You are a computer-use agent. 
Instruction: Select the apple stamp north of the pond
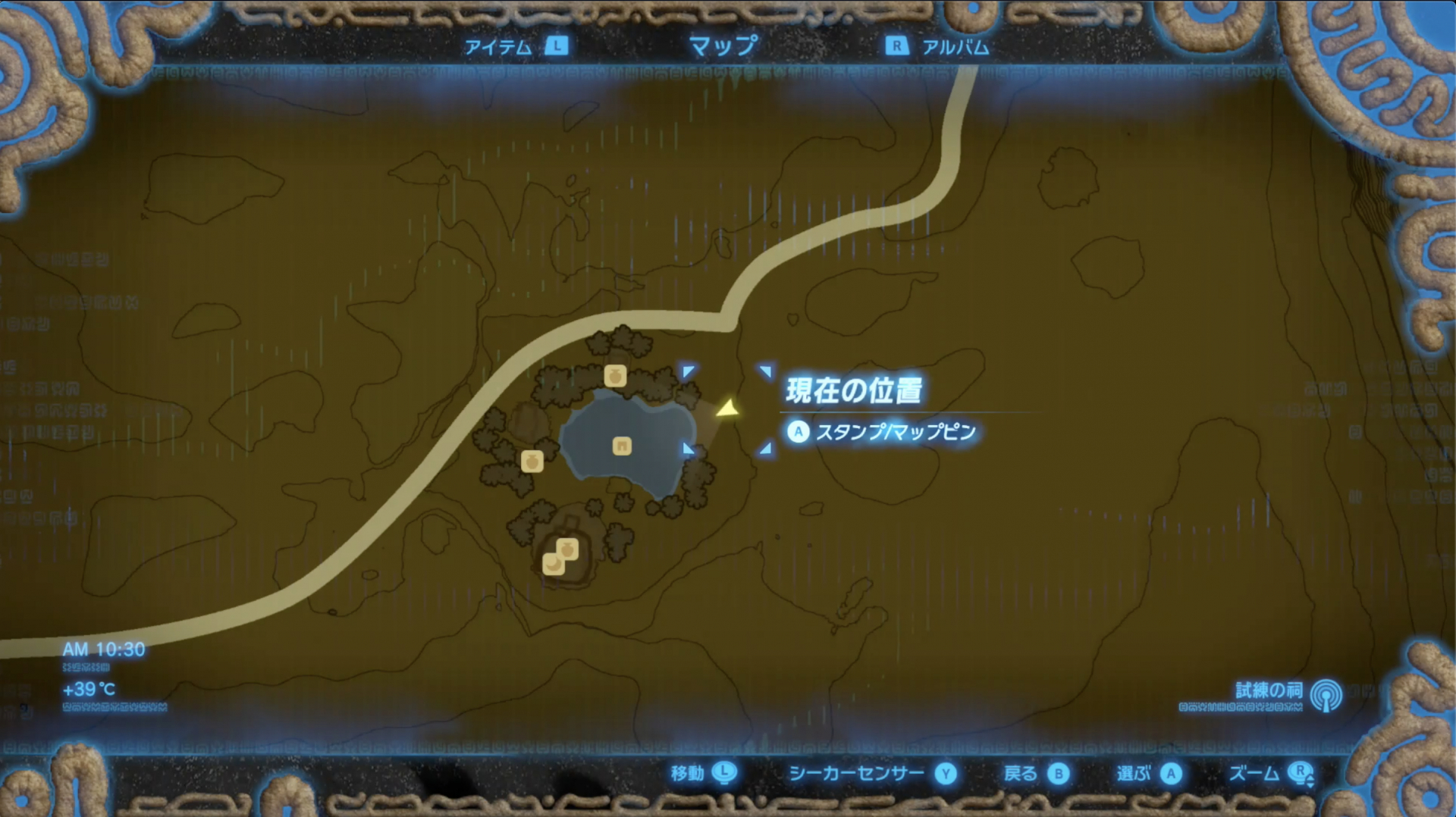click(x=616, y=376)
